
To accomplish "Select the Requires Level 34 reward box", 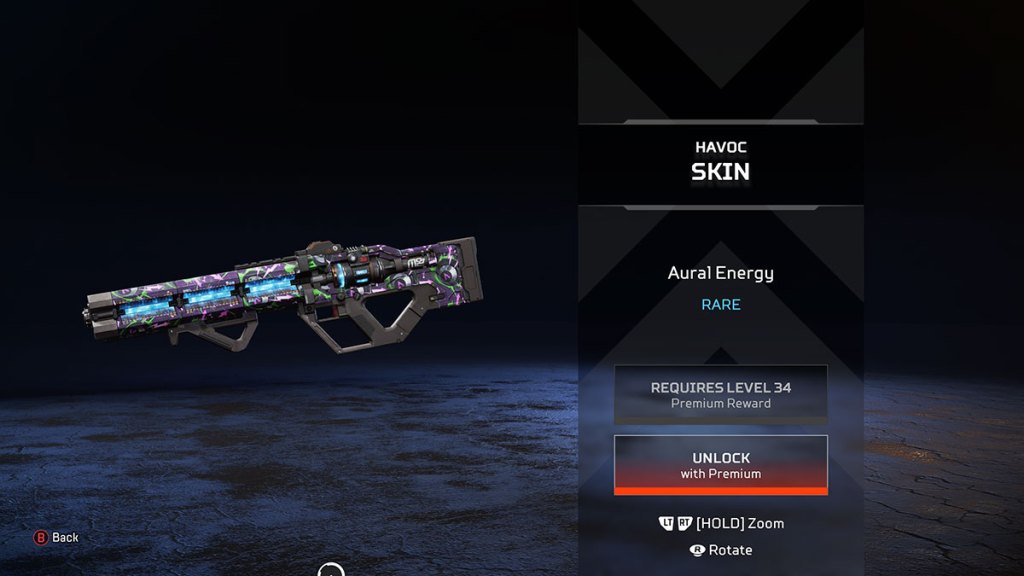I will tap(720, 394).
